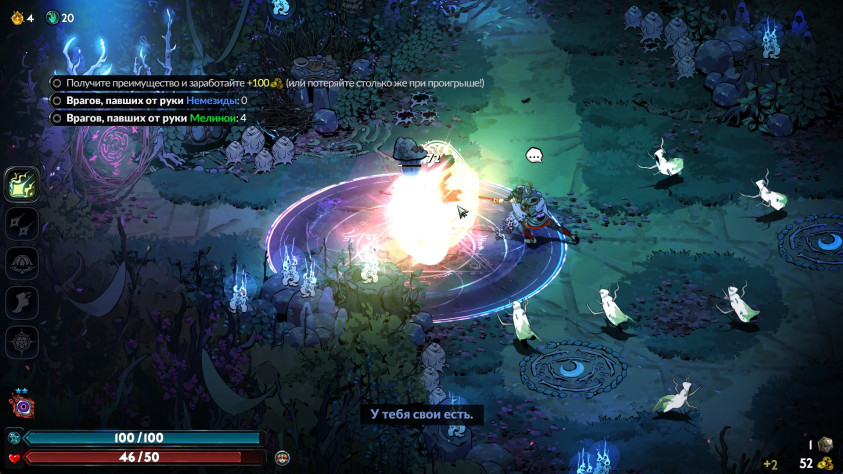Click the green hand resource icon

click(x=51, y=17)
